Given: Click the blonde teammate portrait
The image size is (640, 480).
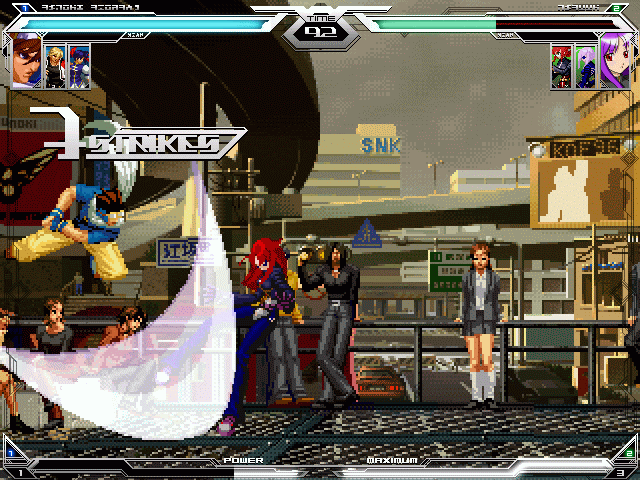Looking at the screenshot, I should point(55,66).
